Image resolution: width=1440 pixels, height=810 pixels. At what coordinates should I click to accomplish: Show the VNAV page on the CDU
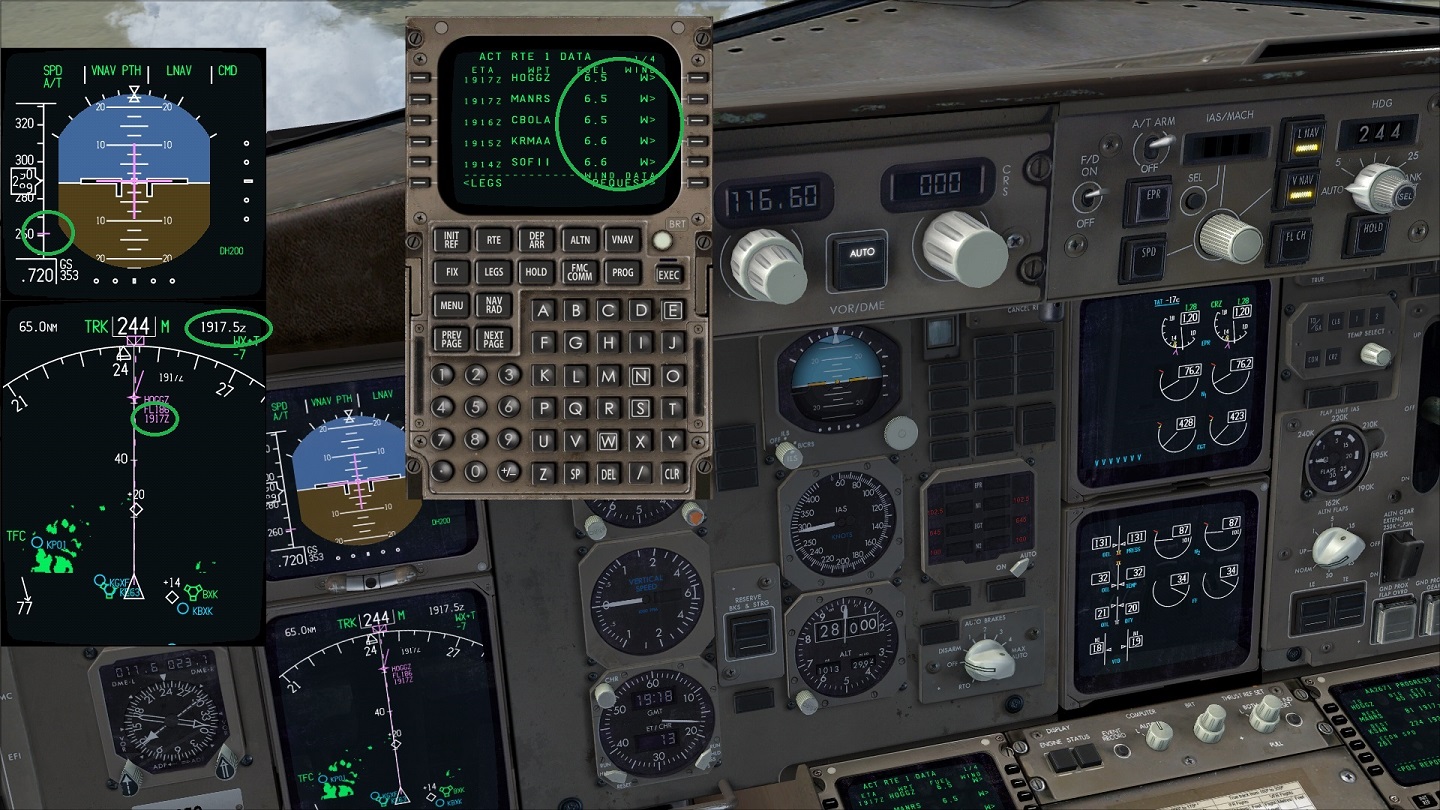[x=621, y=240]
